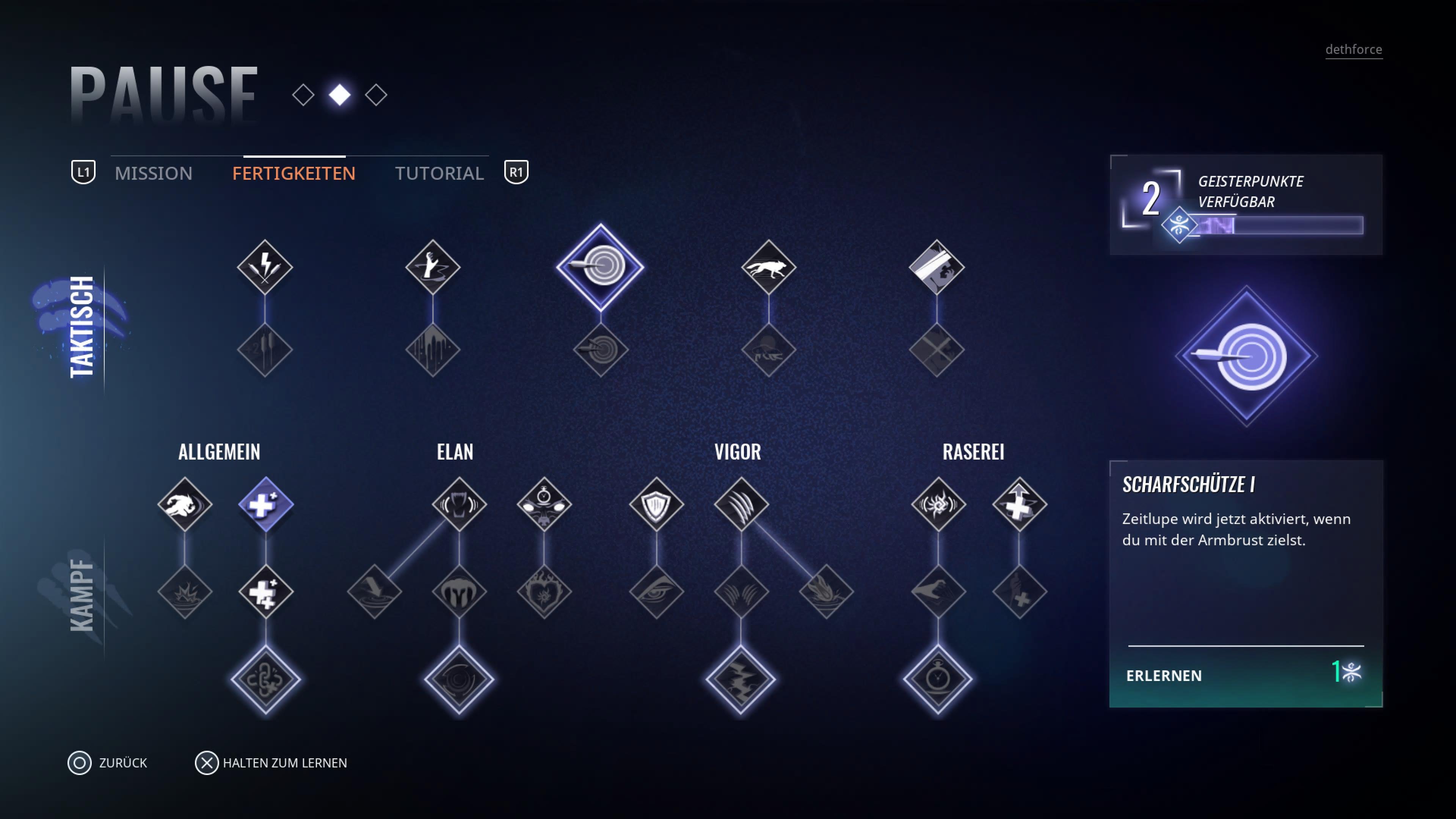Select the hooded figure tactical skill
Viewport: 1456px width, 819px height.
(936, 266)
